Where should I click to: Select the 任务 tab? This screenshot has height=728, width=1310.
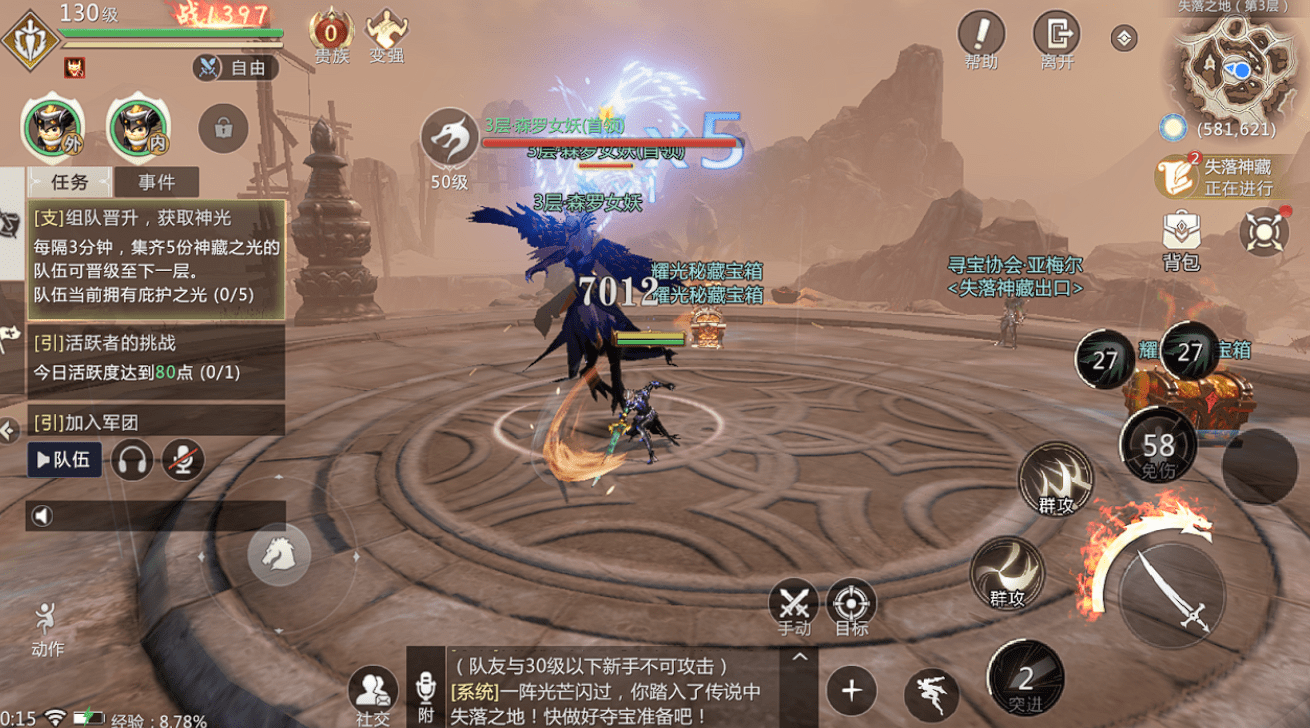[70, 182]
